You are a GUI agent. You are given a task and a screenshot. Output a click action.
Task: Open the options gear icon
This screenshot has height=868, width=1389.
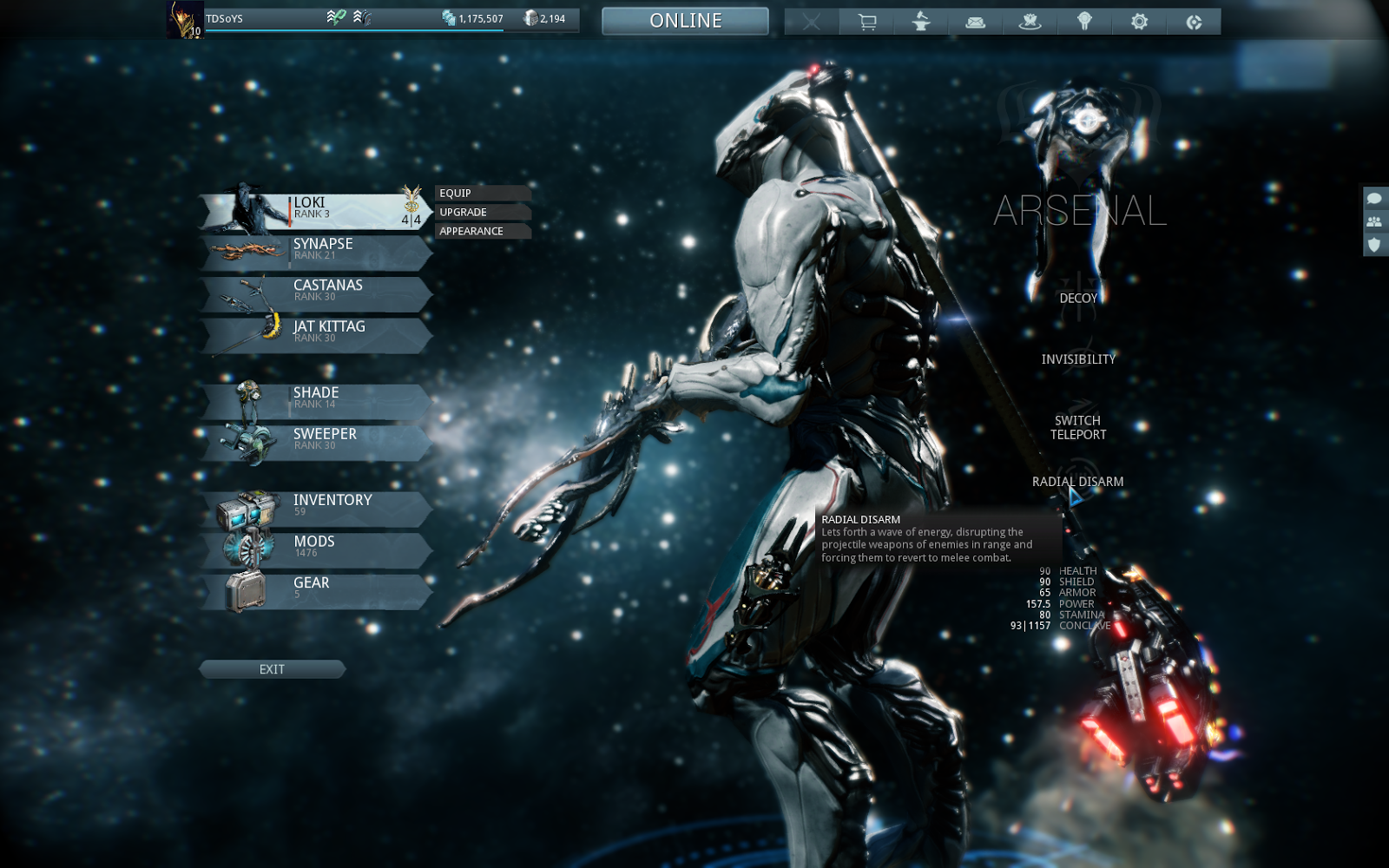tap(1141, 21)
